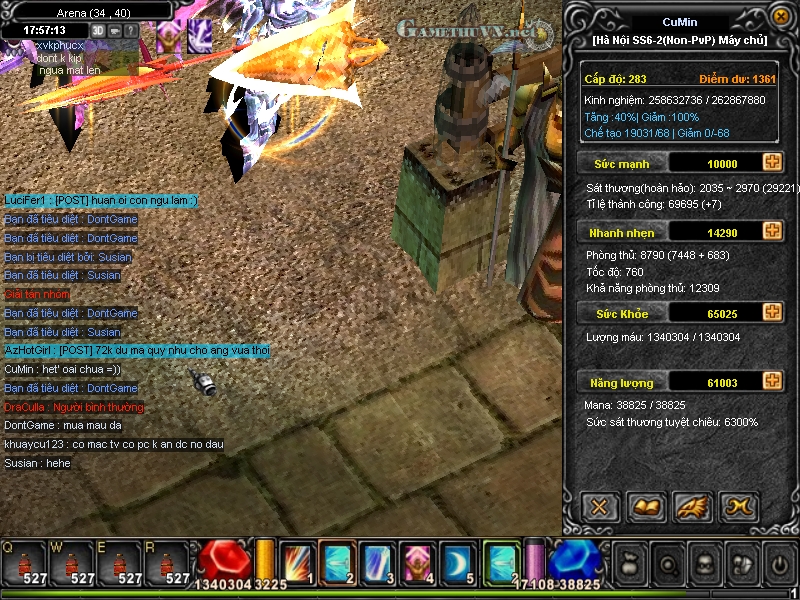Image resolution: width=800 pixels, height=600 pixels.
Task: Use the potion in slot E
Action: point(119,565)
